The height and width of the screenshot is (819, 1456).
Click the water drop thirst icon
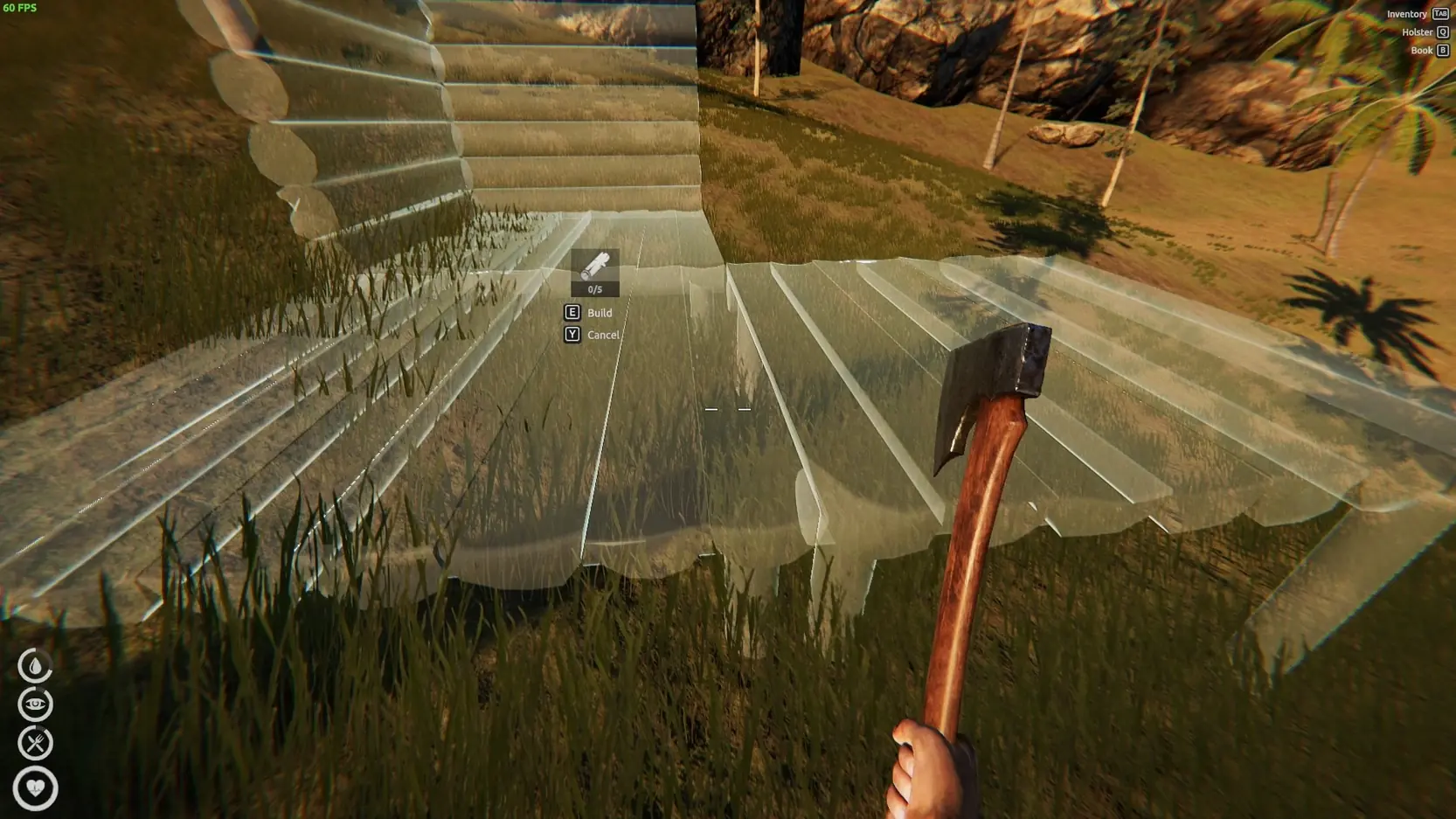(x=35, y=666)
